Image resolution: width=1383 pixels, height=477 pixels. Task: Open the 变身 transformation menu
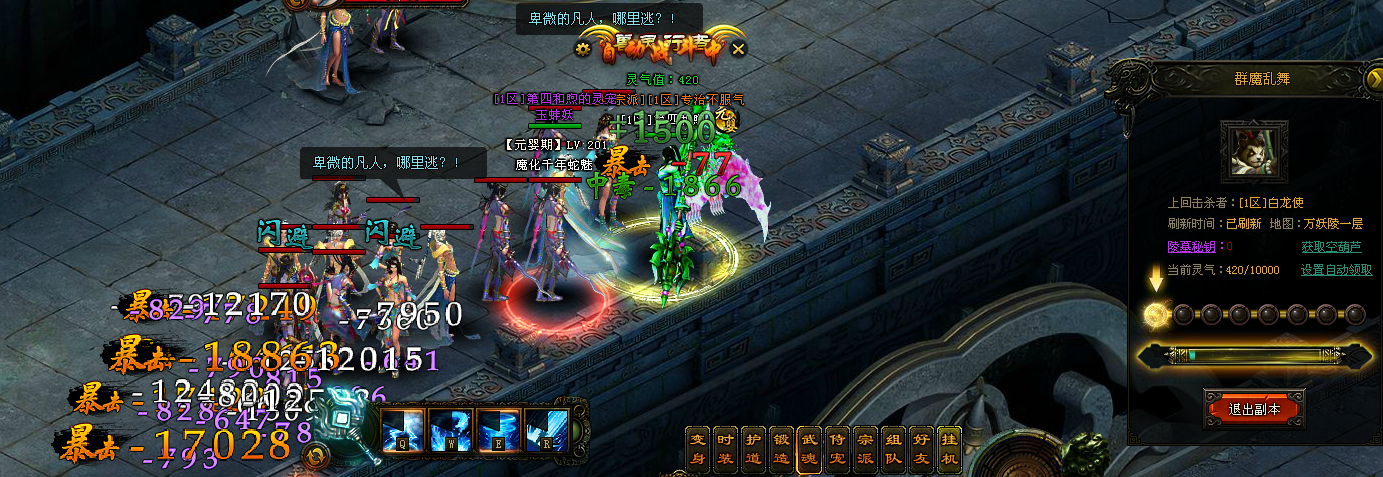[698, 449]
